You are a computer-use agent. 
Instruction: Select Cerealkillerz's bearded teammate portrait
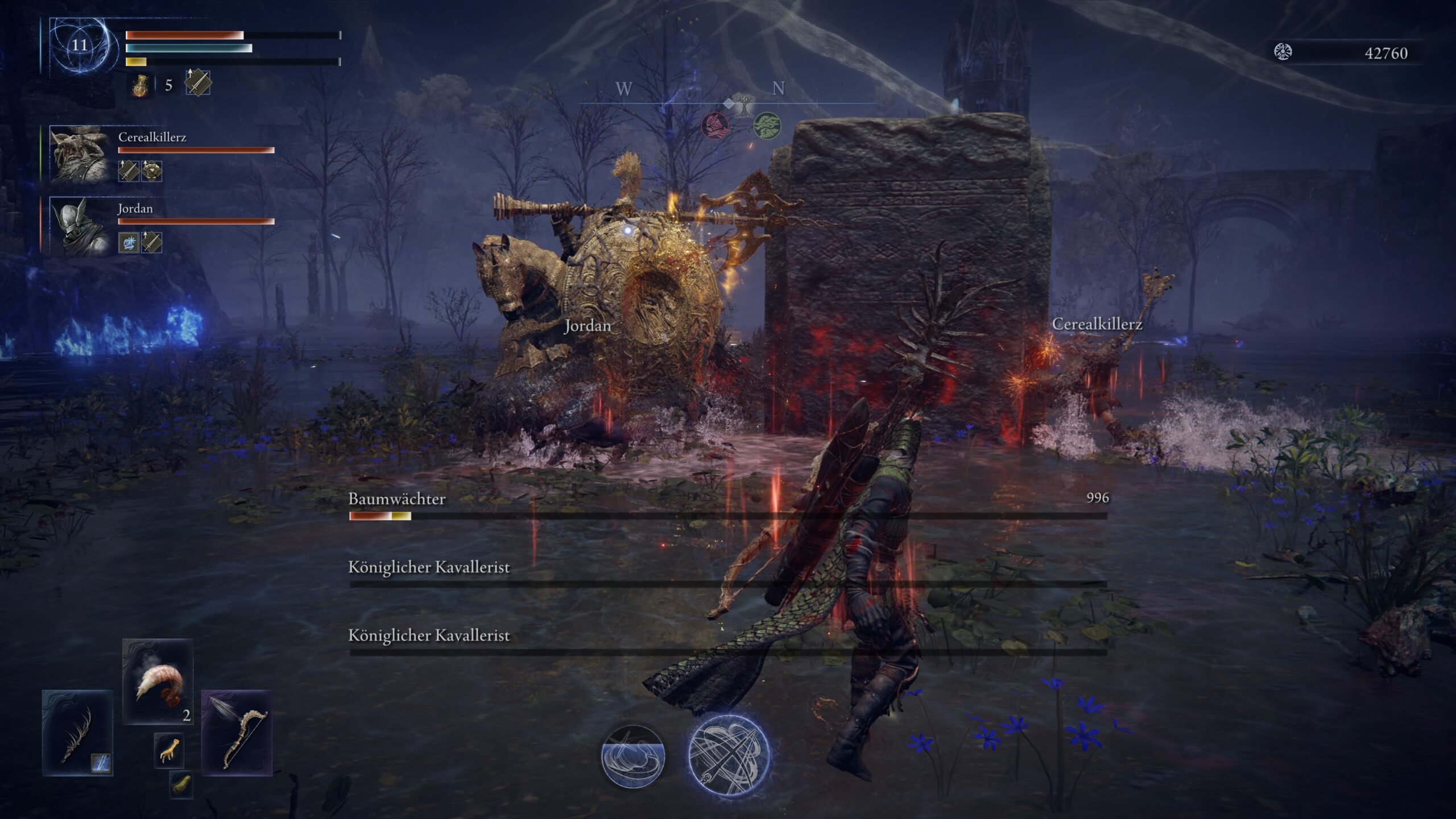(80, 154)
